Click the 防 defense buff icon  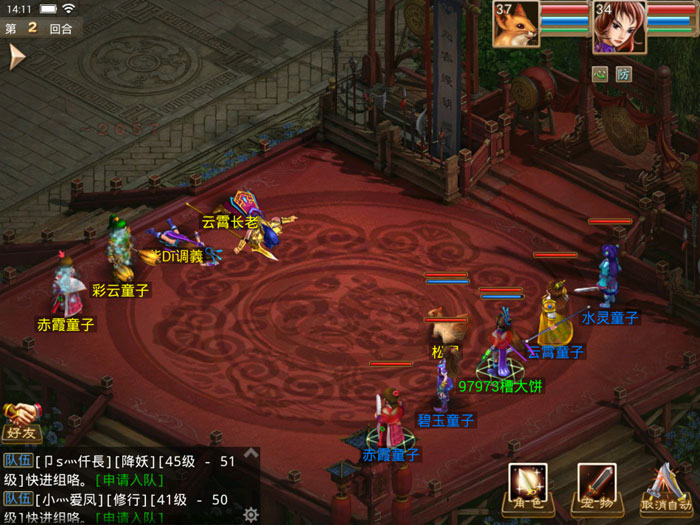coord(624,72)
